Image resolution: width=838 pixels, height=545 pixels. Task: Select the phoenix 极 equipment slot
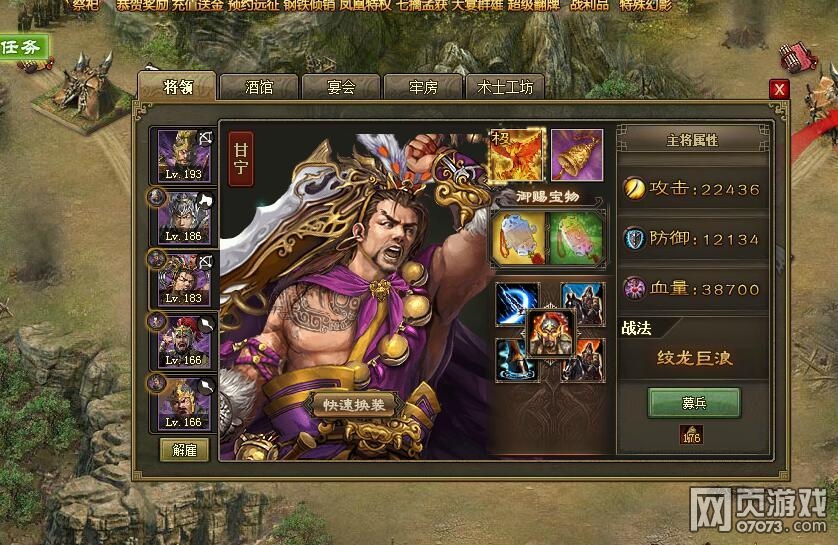[516, 154]
